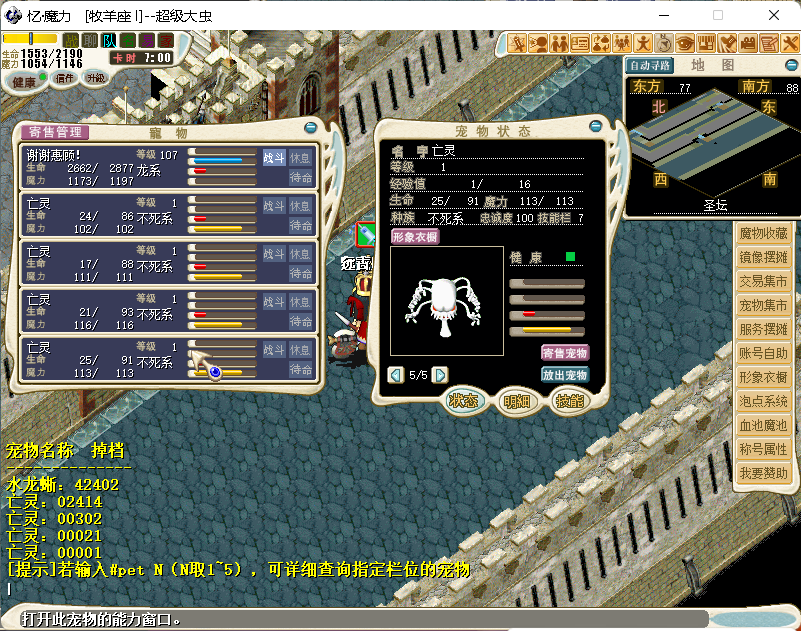Open the 信件 mail button
The height and width of the screenshot is (631, 801).
tap(65, 78)
